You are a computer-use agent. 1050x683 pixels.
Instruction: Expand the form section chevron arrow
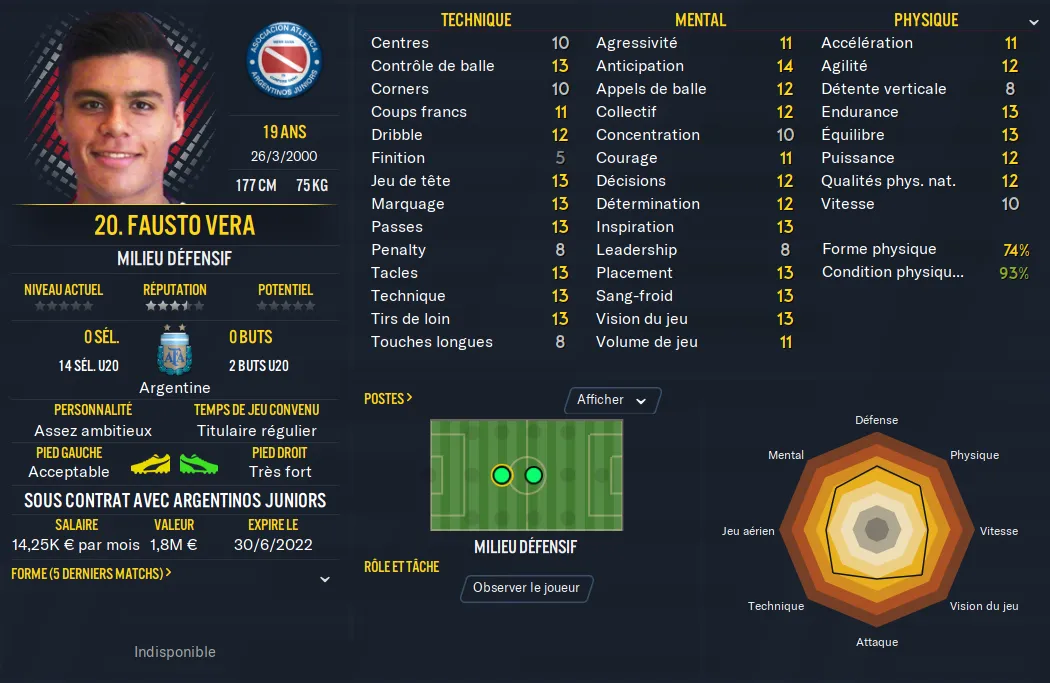pyautogui.click(x=325, y=579)
